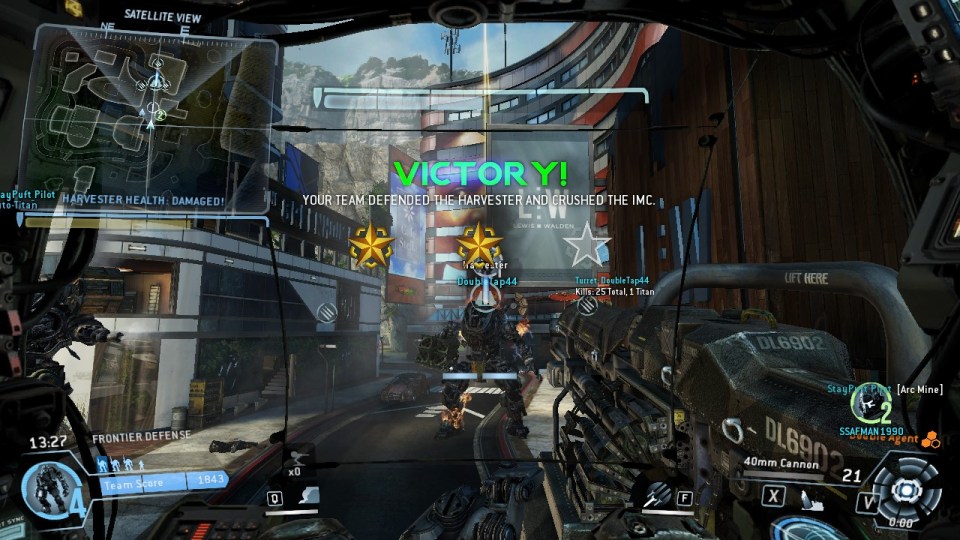Select the 40mm Cannon weapon label
Image resolution: width=960 pixels, height=540 pixels.
coord(780,463)
